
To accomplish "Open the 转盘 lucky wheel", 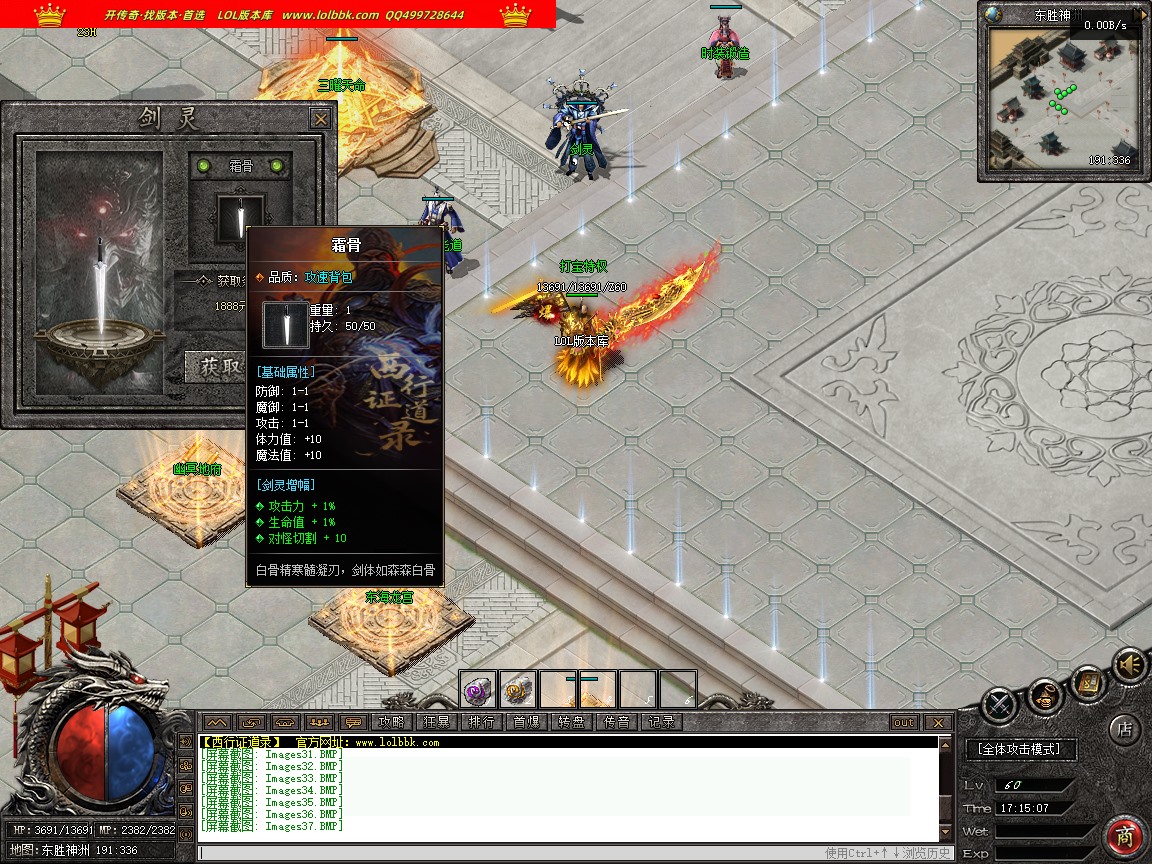I will [x=571, y=722].
